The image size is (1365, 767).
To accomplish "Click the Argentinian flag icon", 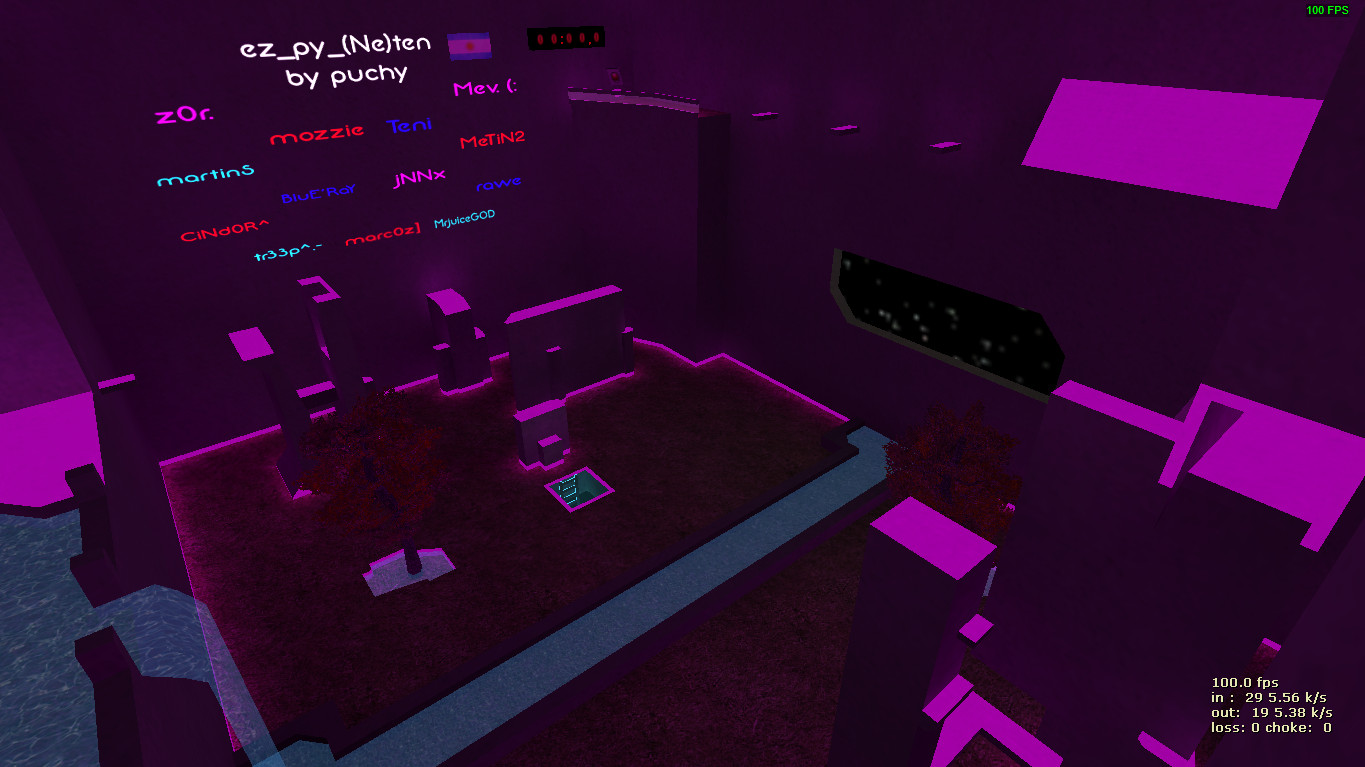I will (x=470, y=46).
